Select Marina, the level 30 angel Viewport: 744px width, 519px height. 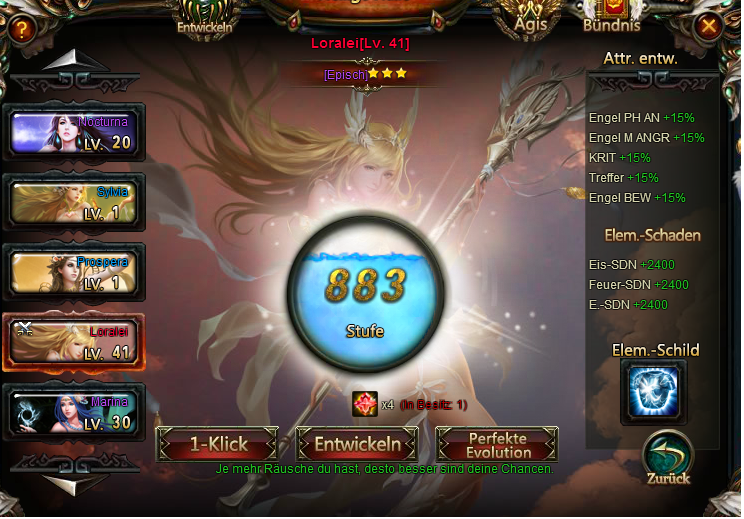pyautogui.click(x=75, y=412)
